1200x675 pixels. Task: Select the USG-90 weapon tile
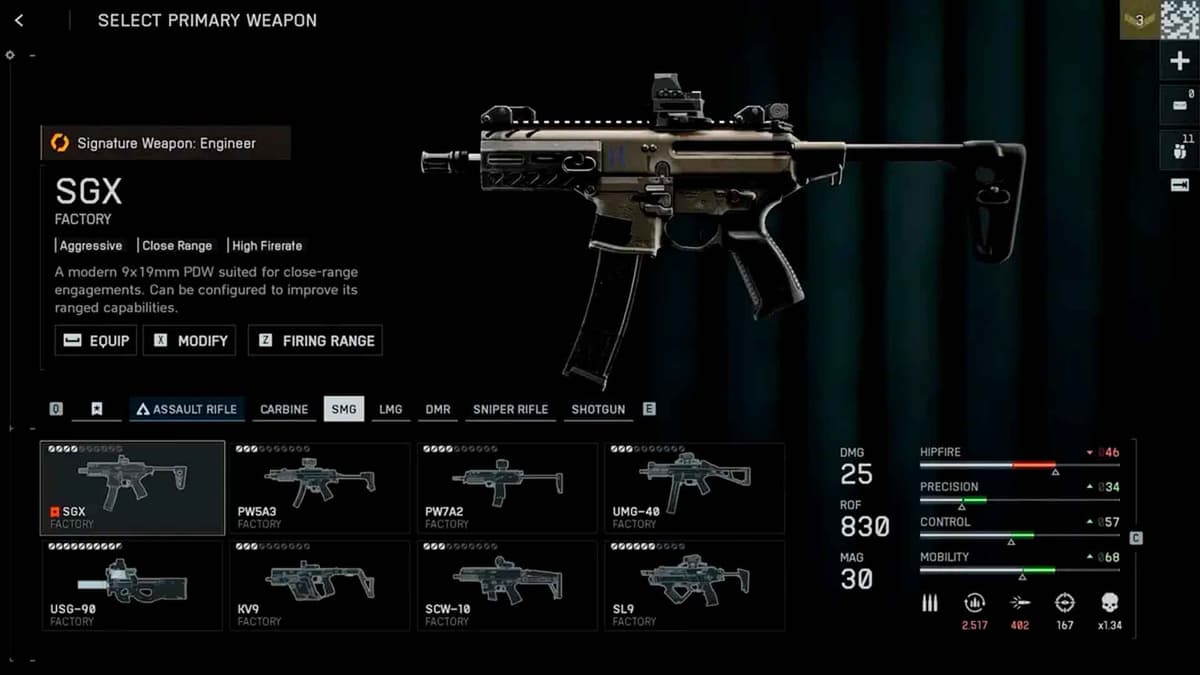point(132,585)
